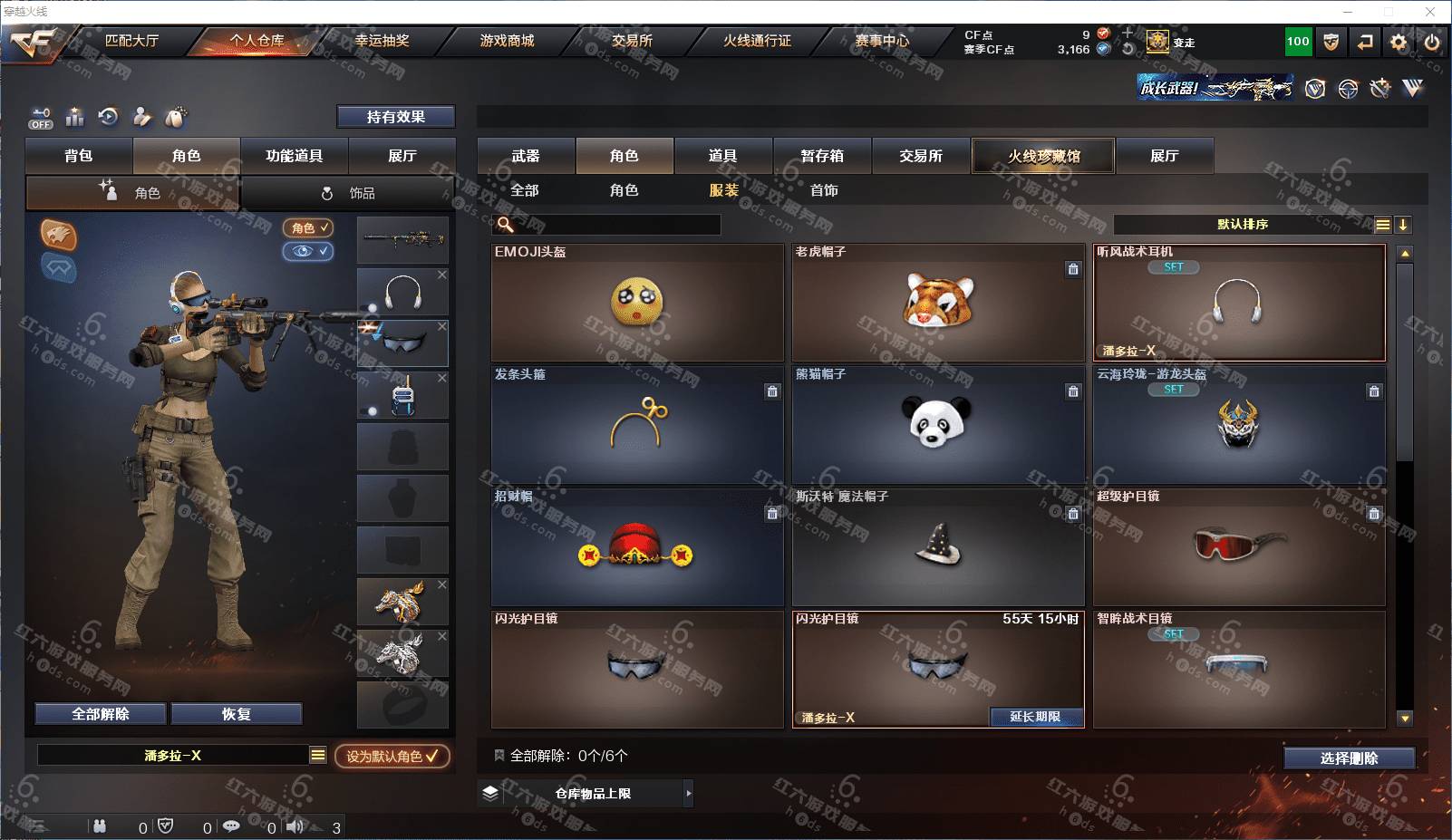Click the 持有效果 owned effects button
This screenshot has width=1452, height=840.
(x=396, y=117)
